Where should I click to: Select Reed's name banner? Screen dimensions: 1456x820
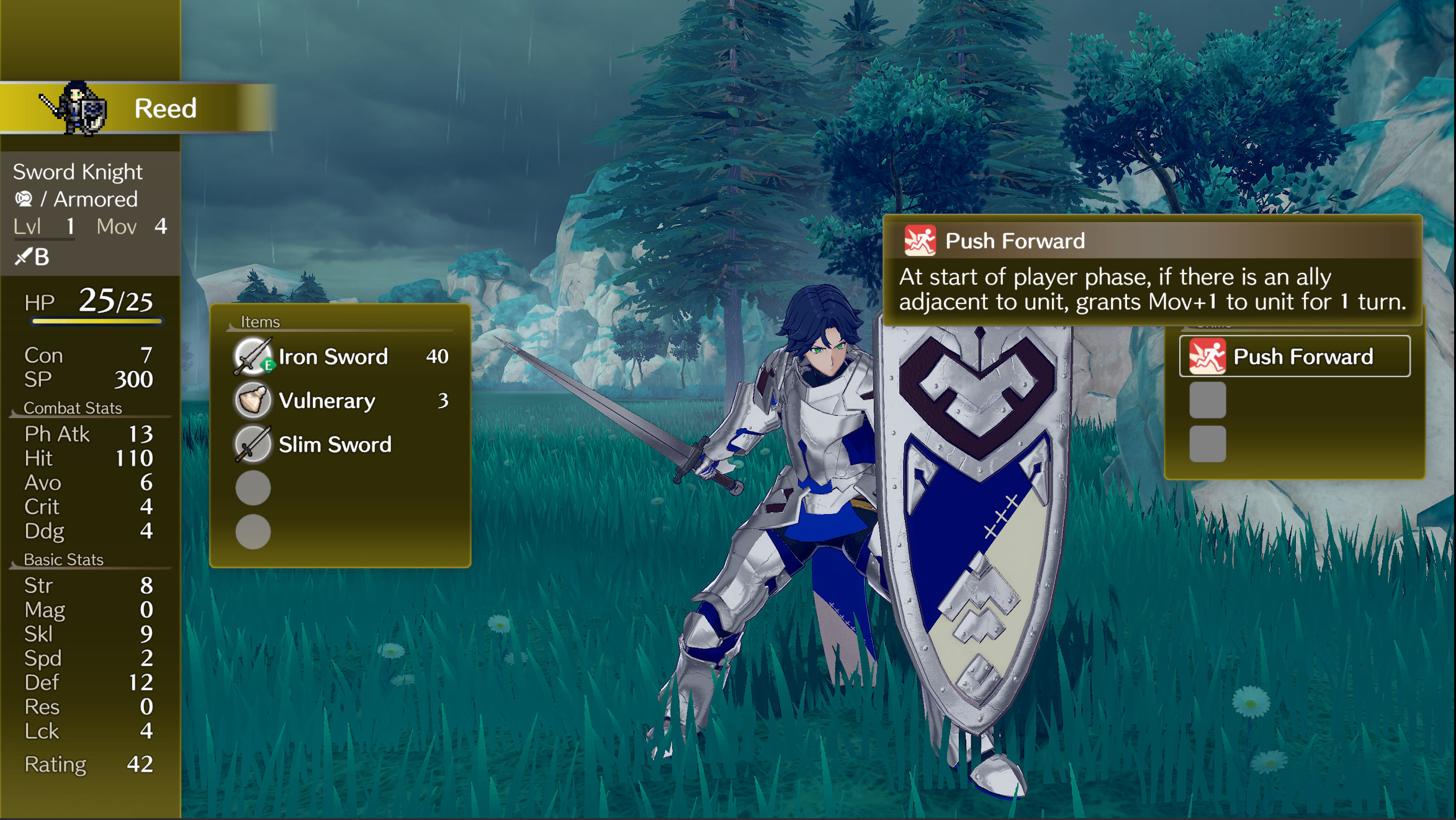165,109
